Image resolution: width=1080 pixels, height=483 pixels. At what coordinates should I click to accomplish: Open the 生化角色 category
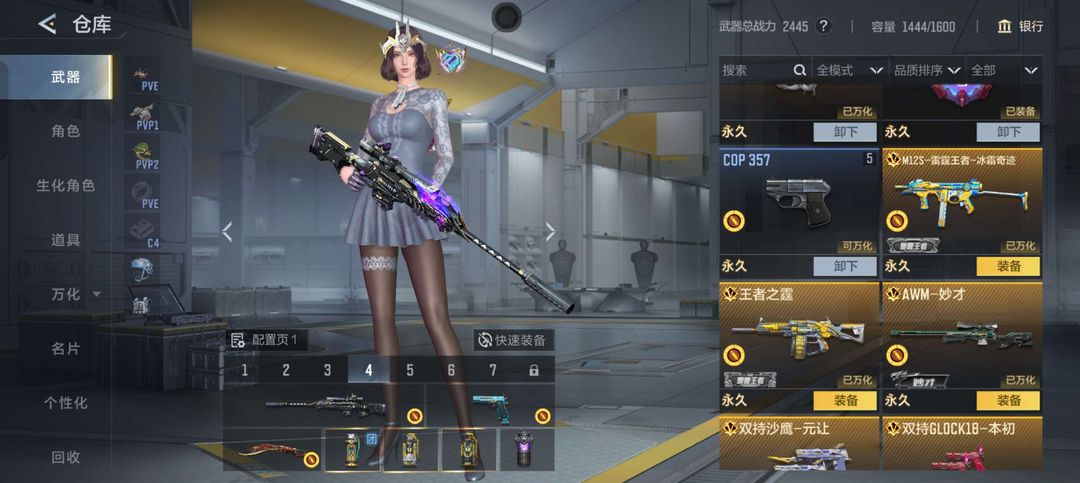(66, 185)
